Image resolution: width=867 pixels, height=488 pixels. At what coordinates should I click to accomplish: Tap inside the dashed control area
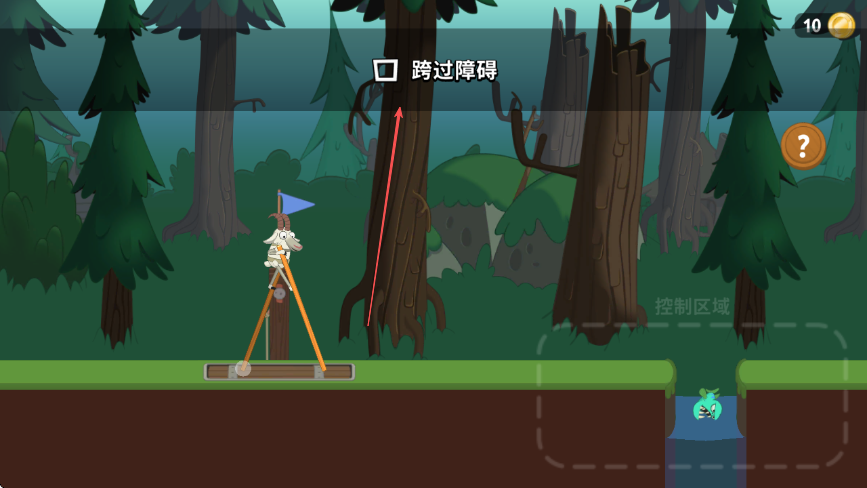click(x=692, y=395)
